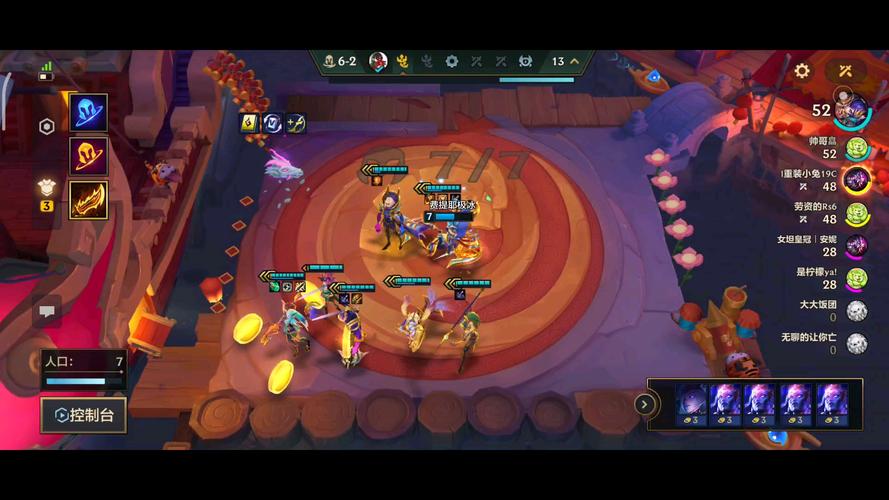This screenshot has width=889, height=500.
Task: Select the golden wing trait icon
Action: 89,199
